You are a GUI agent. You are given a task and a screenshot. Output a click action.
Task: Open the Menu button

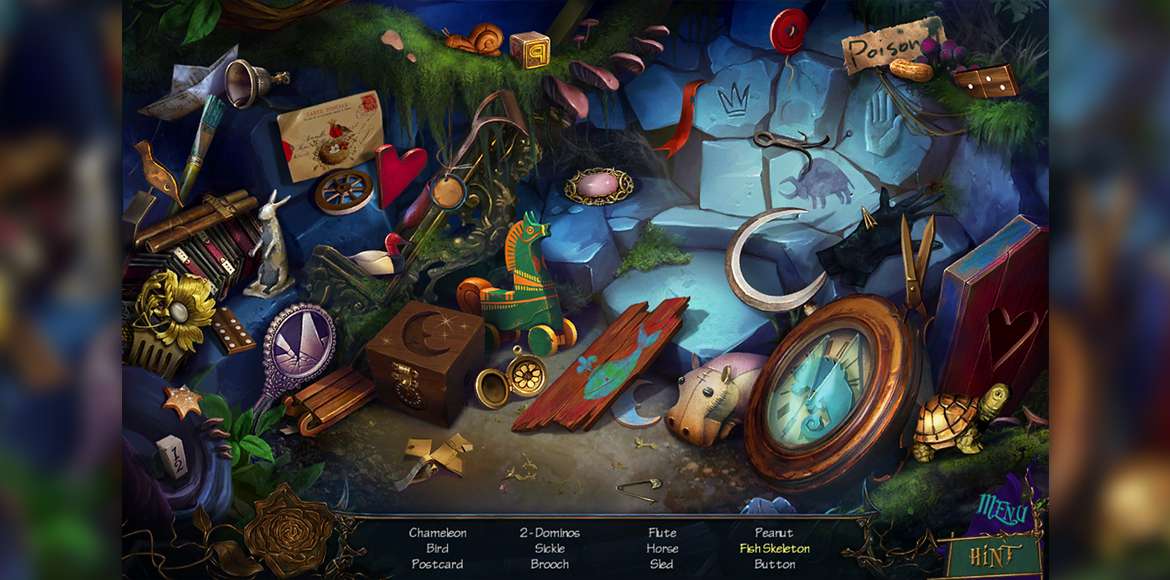coord(1003,512)
